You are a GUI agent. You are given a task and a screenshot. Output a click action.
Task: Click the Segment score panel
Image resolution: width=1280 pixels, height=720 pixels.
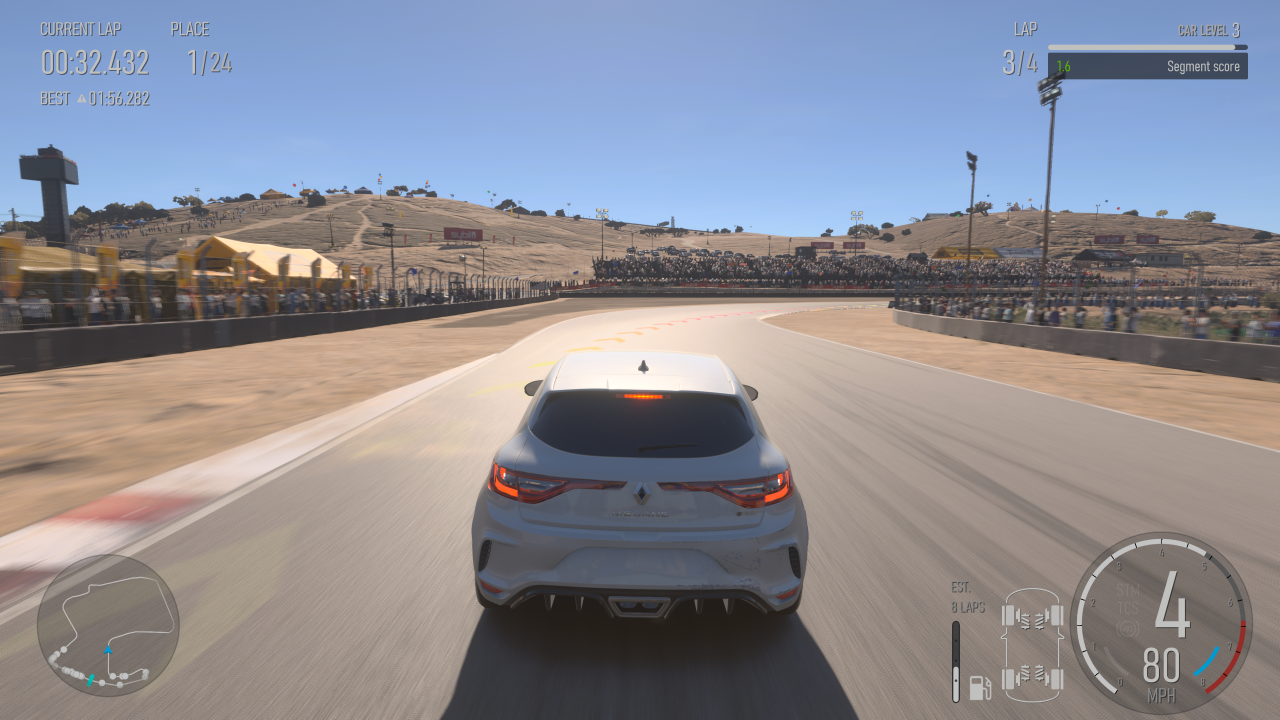1147,66
